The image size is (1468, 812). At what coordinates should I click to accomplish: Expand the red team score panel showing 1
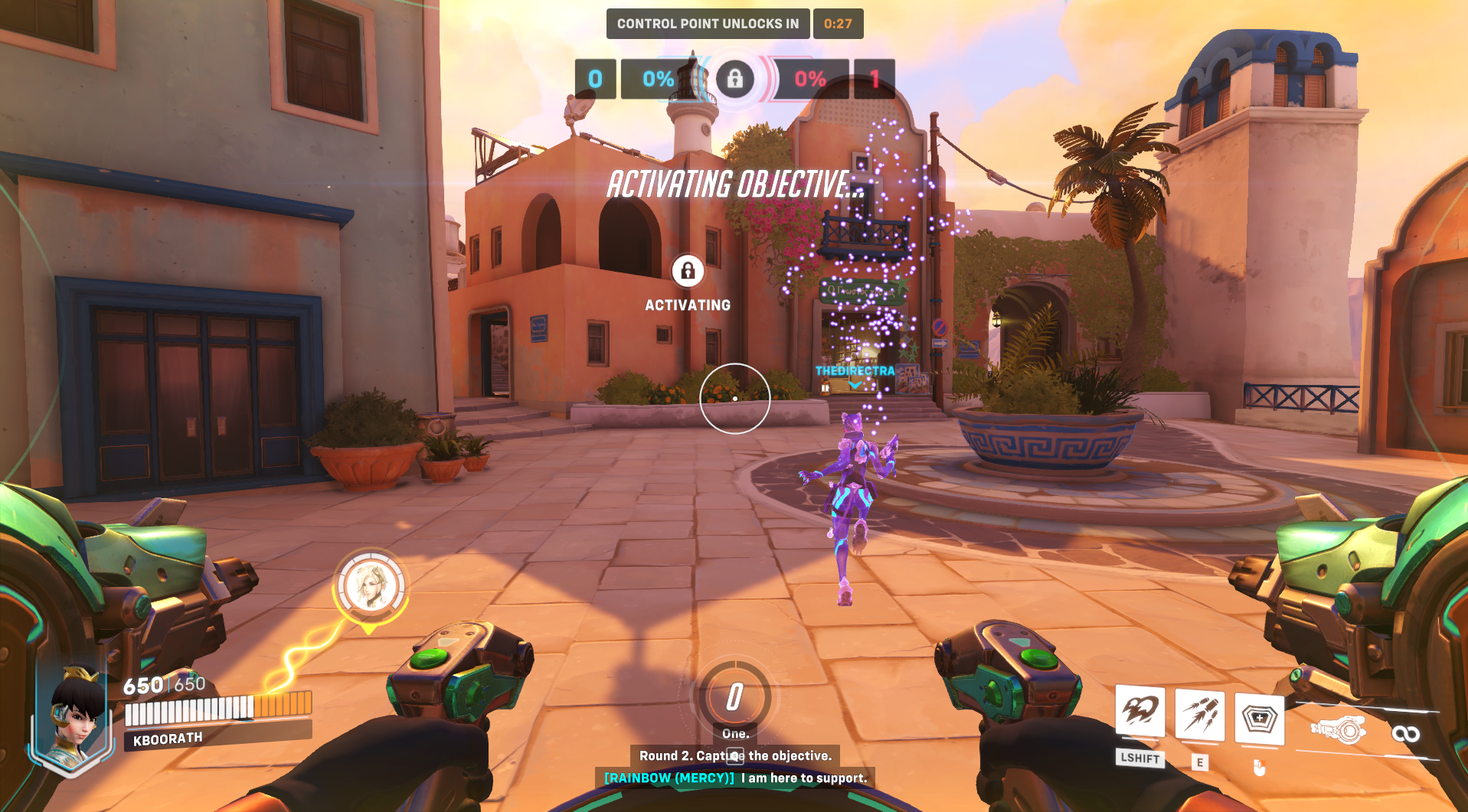click(874, 79)
